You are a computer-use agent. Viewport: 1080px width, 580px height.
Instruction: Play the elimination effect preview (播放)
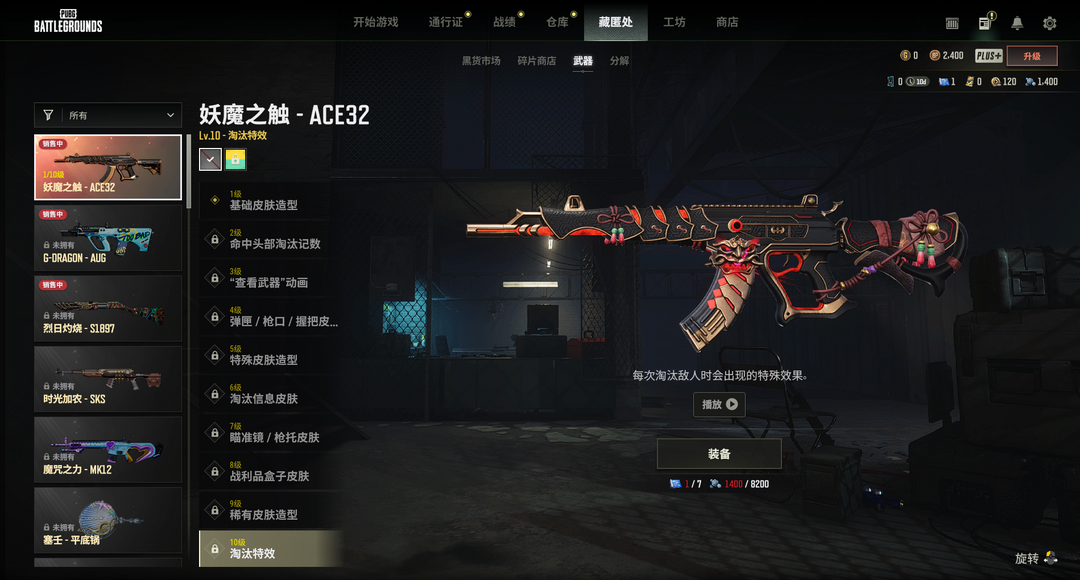pyautogui.click(x=719, y=404)
